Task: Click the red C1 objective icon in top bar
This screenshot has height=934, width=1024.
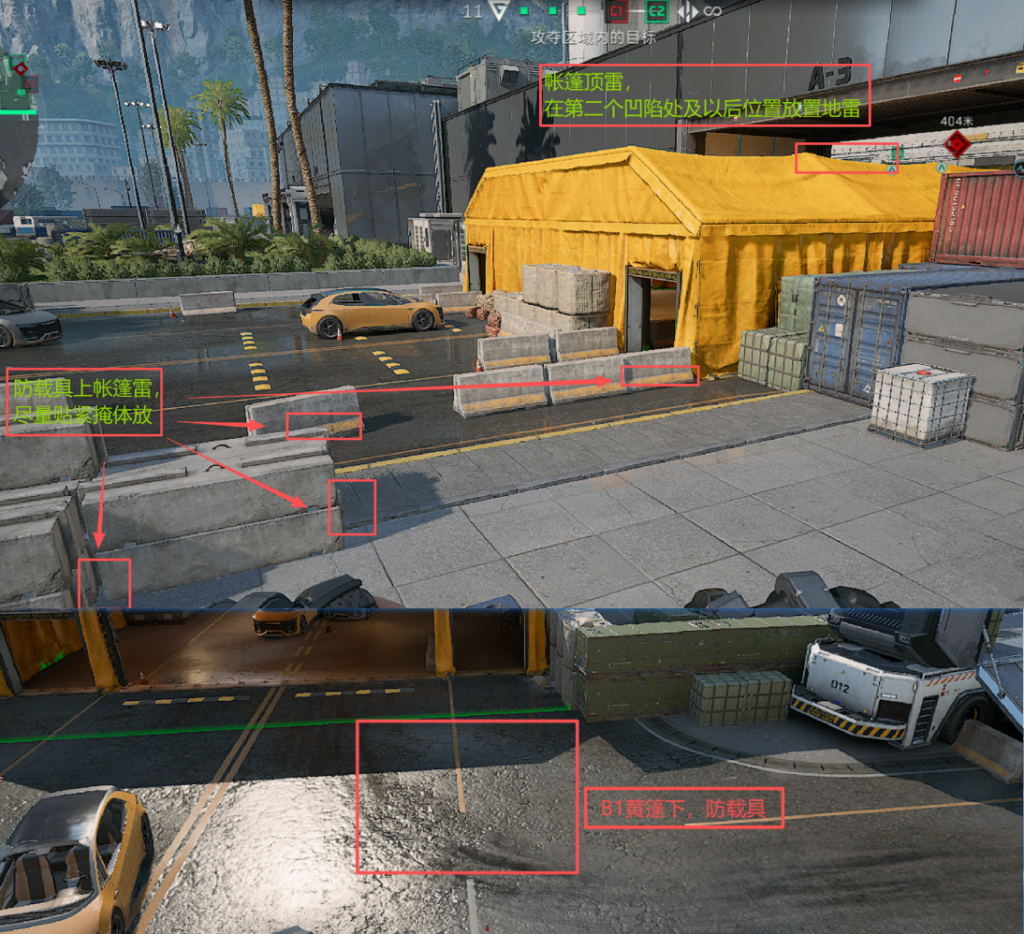Action: pos(616,11)
